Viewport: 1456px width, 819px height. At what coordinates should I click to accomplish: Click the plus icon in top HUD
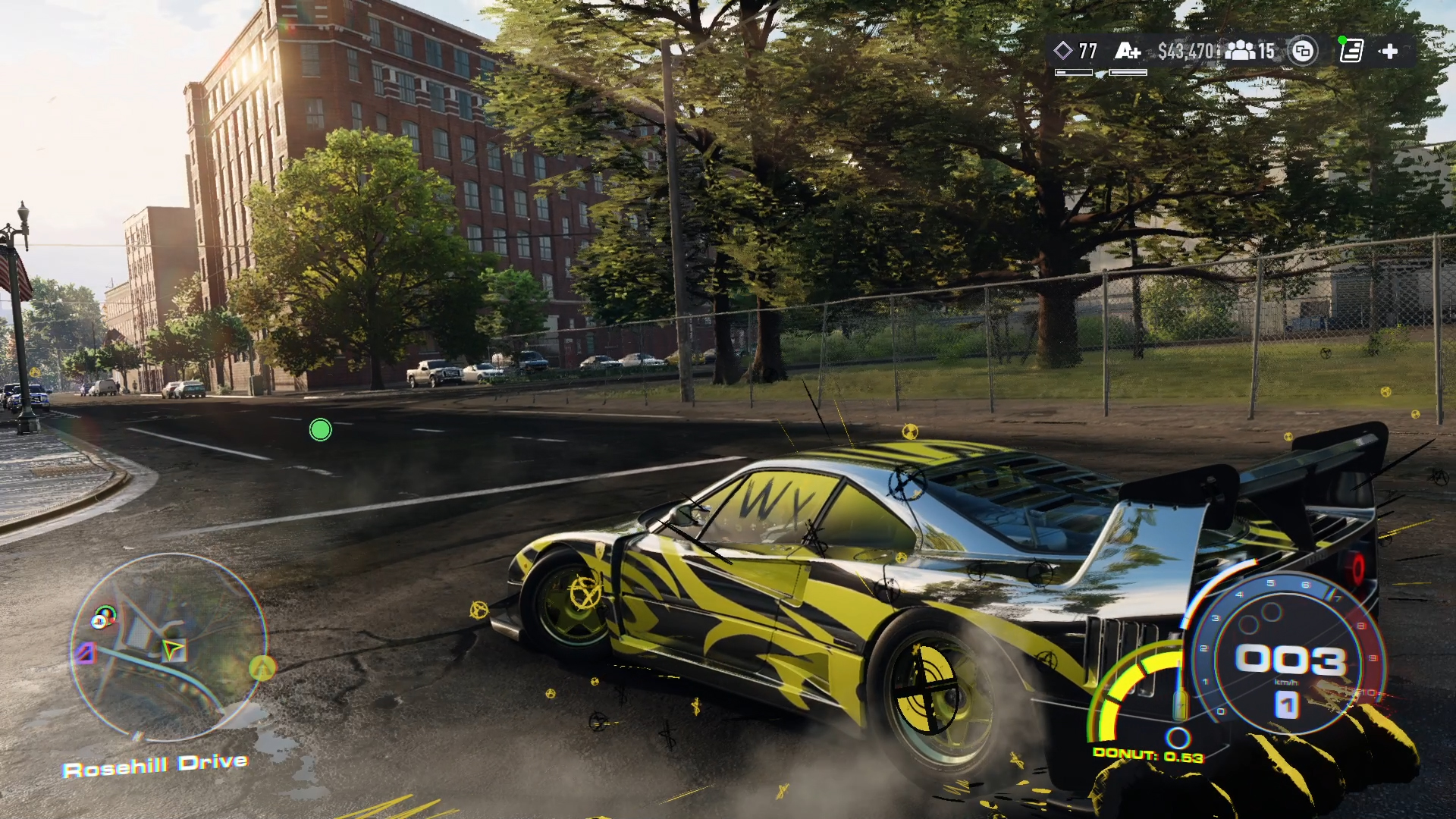click(x=1389, y=51)
